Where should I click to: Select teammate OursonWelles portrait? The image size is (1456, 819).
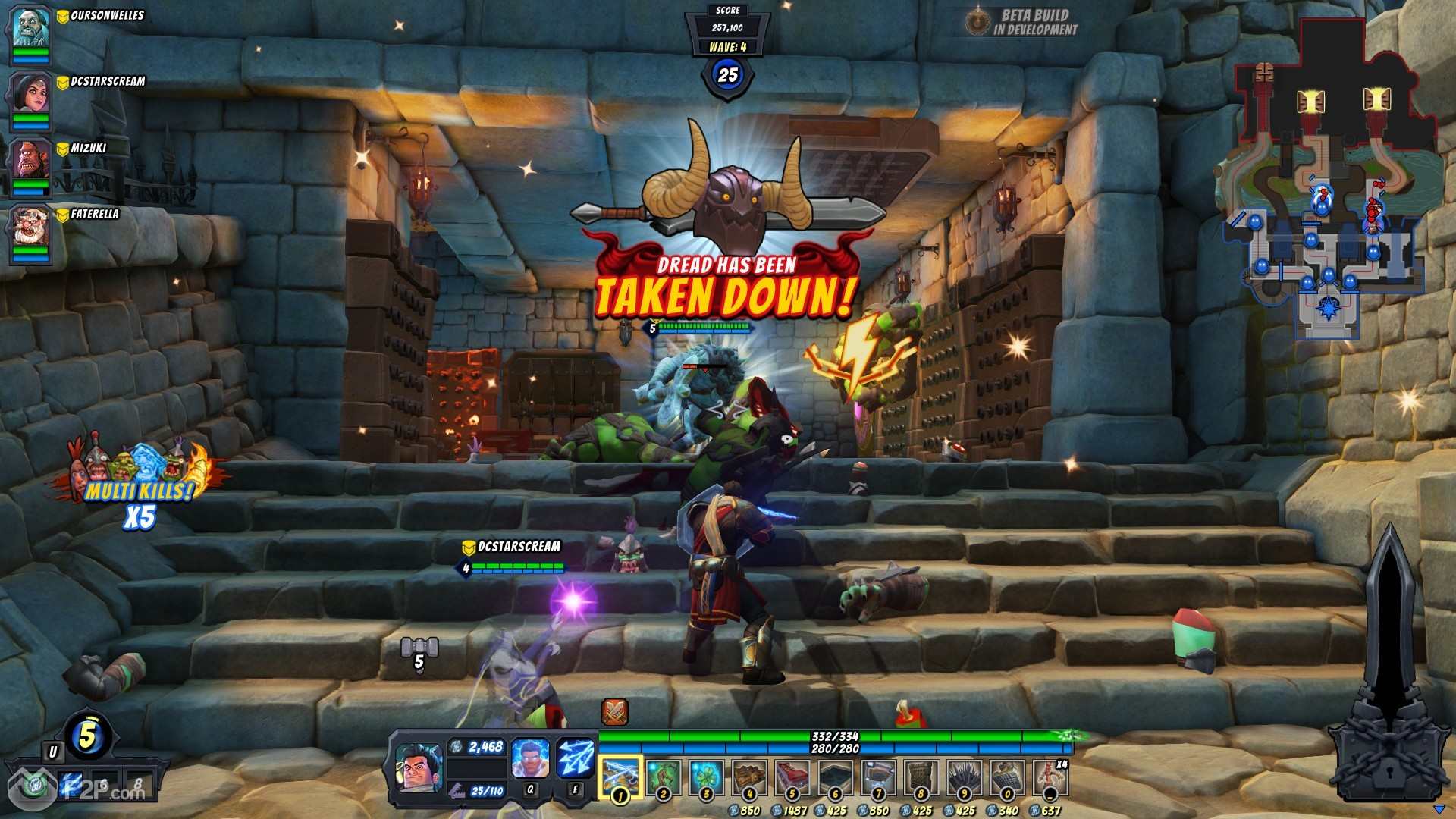point(30,29)
